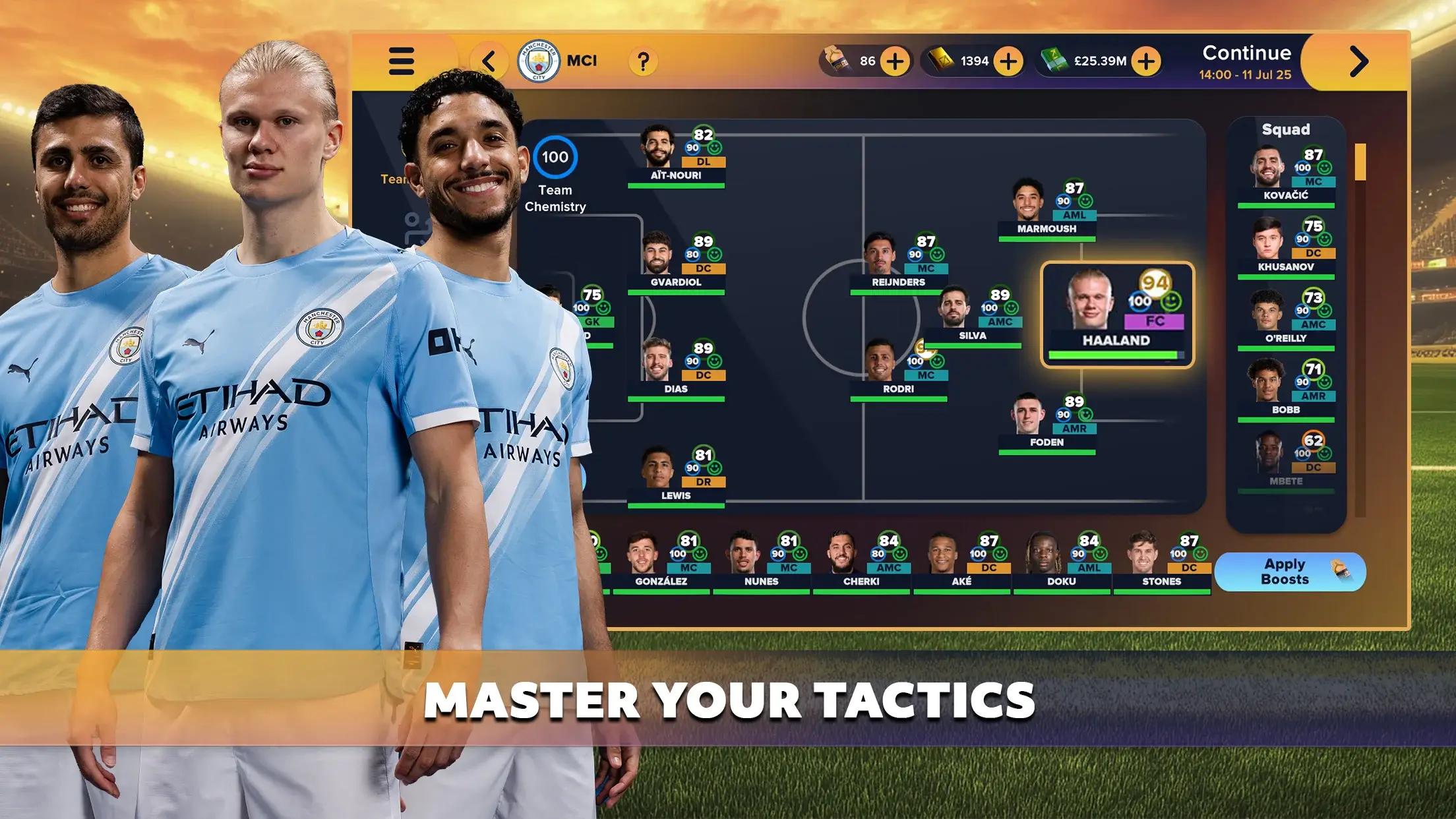The image size is (1456, 819).
Task: Click Rodri's blue 100 chemistry badge
Action: (914, 362)
